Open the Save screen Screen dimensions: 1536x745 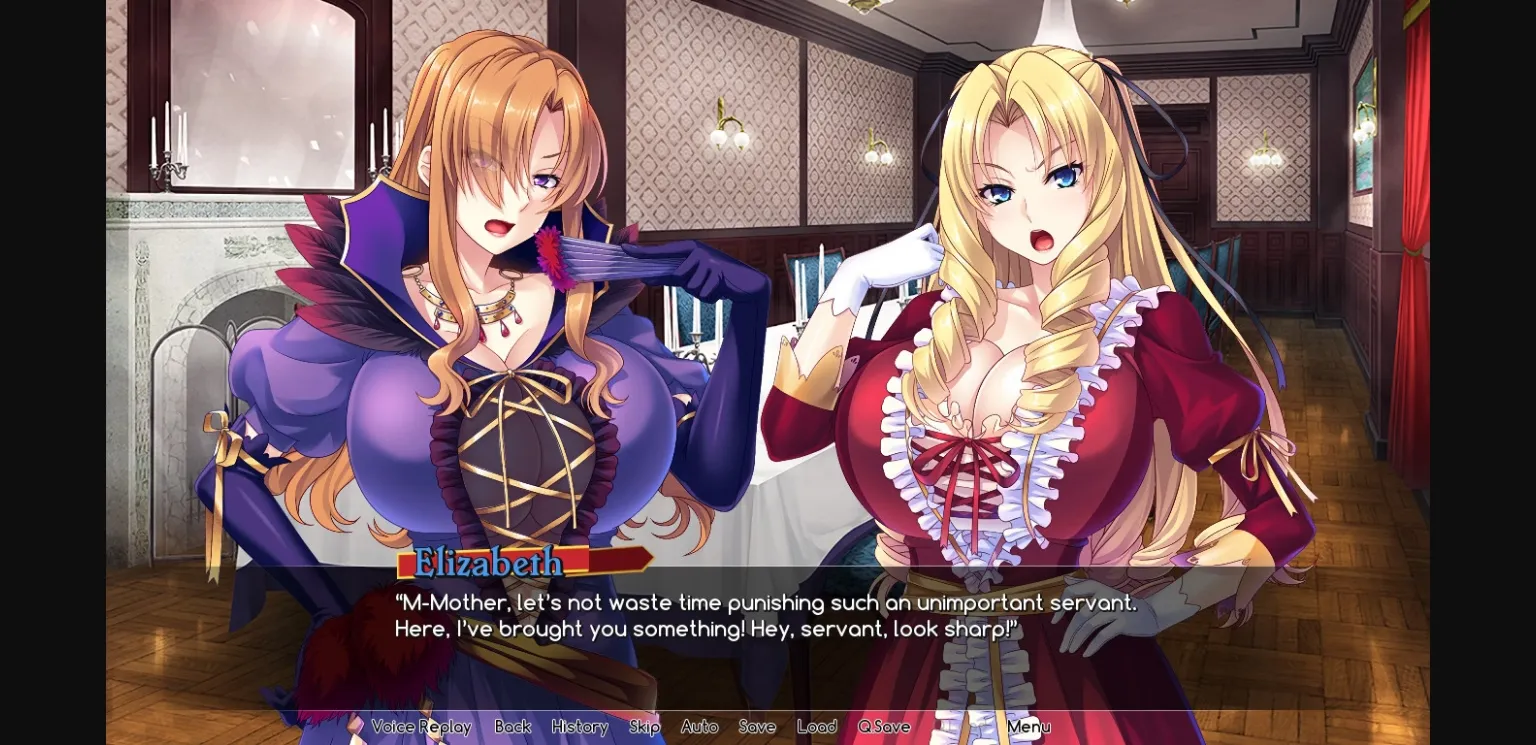tap(756, 727)
